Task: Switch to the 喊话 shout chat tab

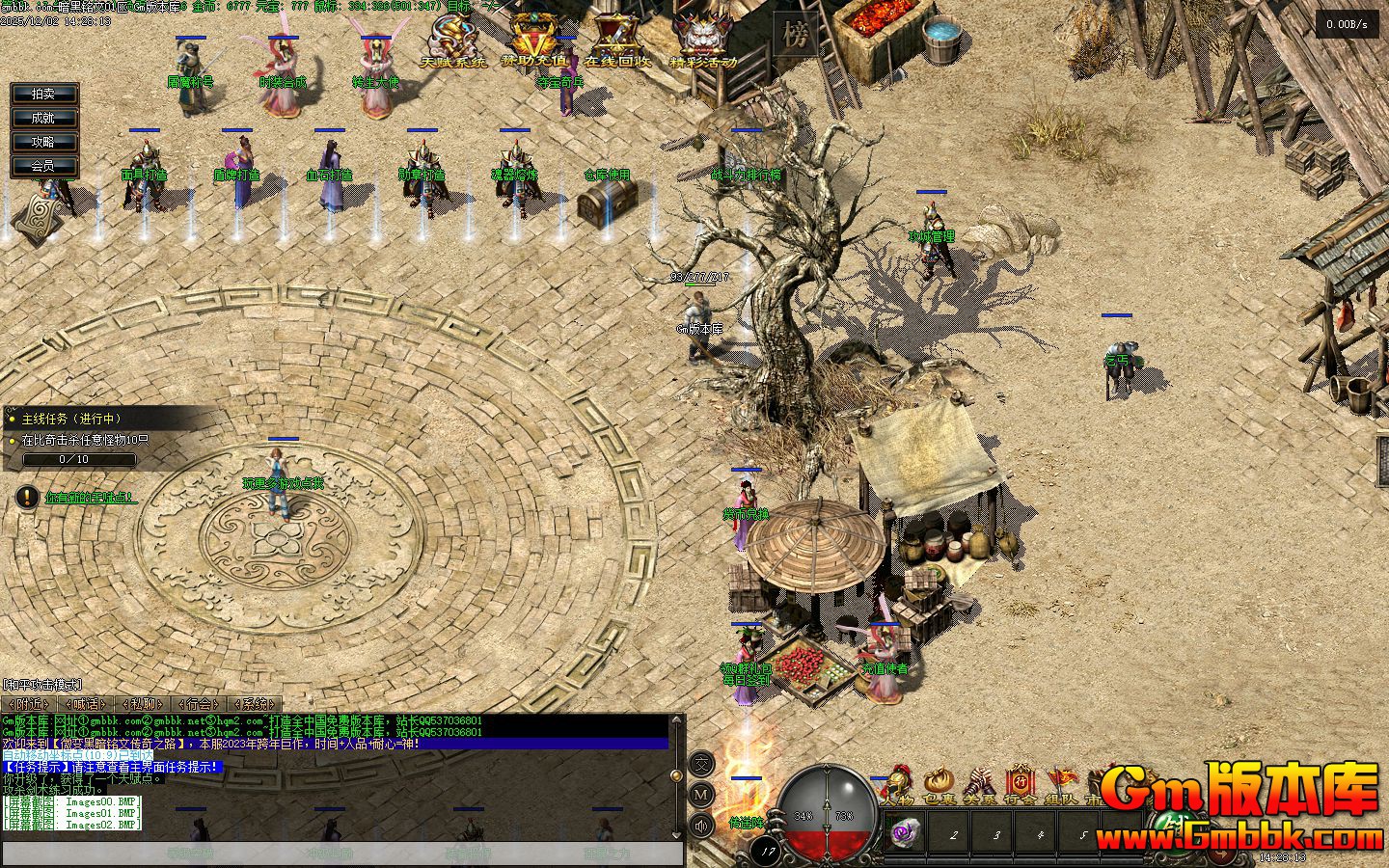Action: coord(85,704)
